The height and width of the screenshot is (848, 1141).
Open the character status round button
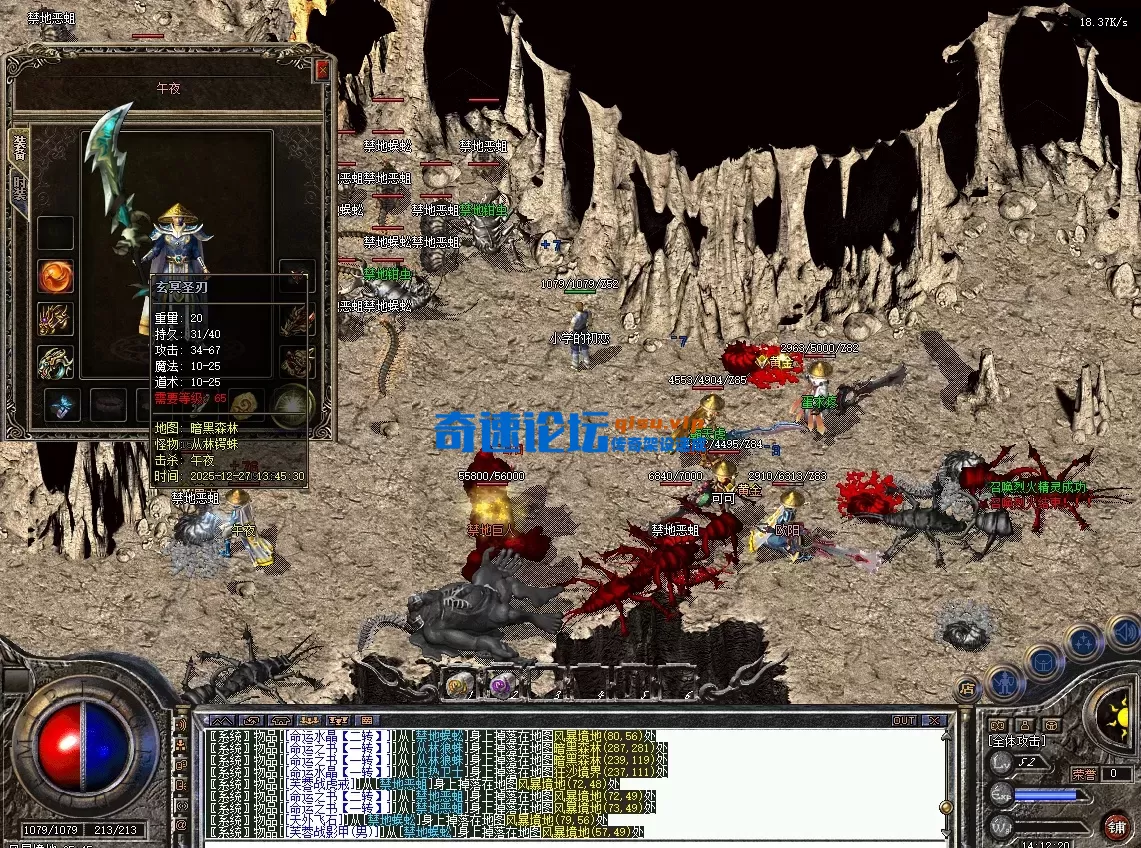1003,683
